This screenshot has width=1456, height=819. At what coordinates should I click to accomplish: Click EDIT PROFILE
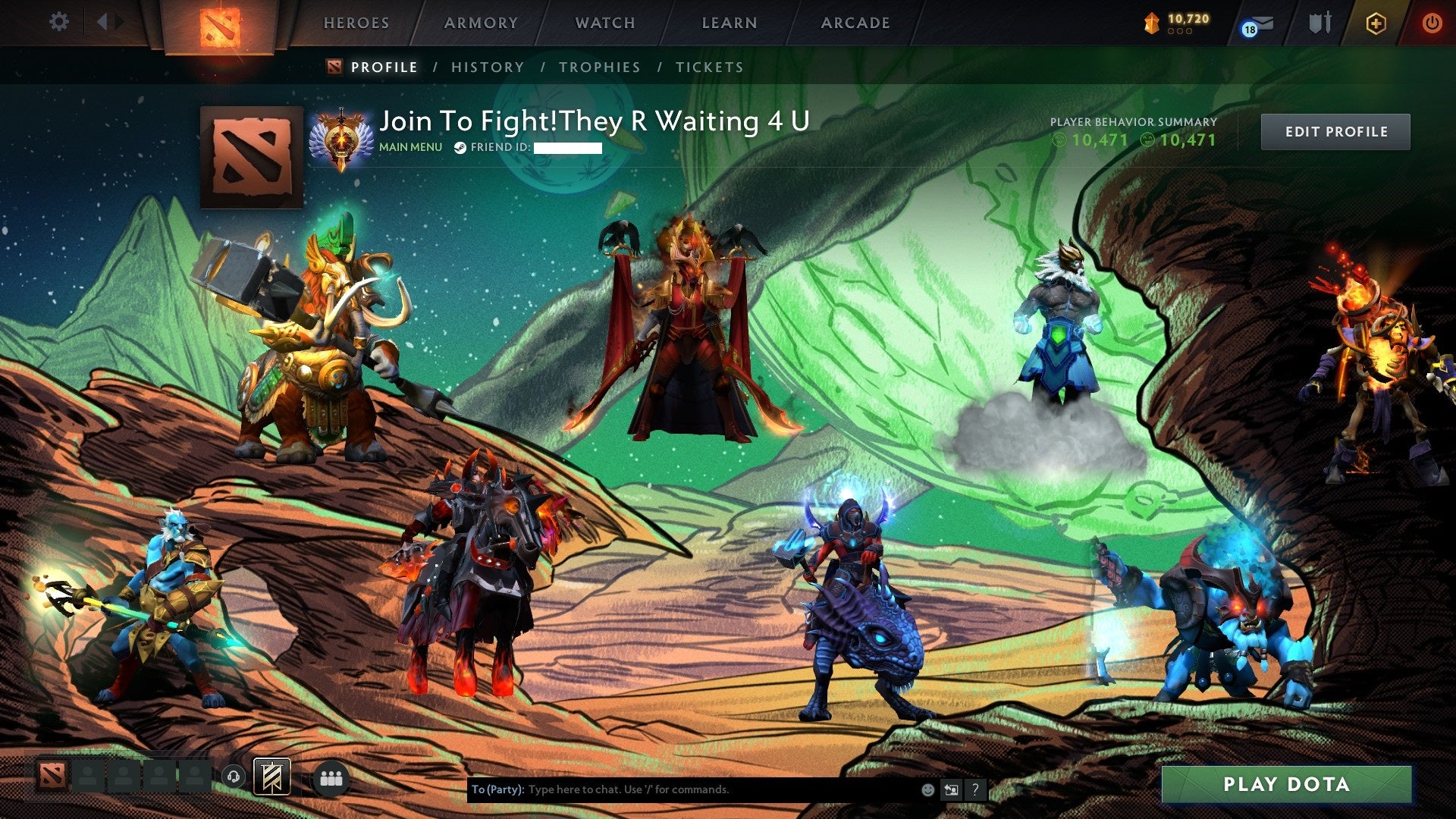pos(1335,131)
